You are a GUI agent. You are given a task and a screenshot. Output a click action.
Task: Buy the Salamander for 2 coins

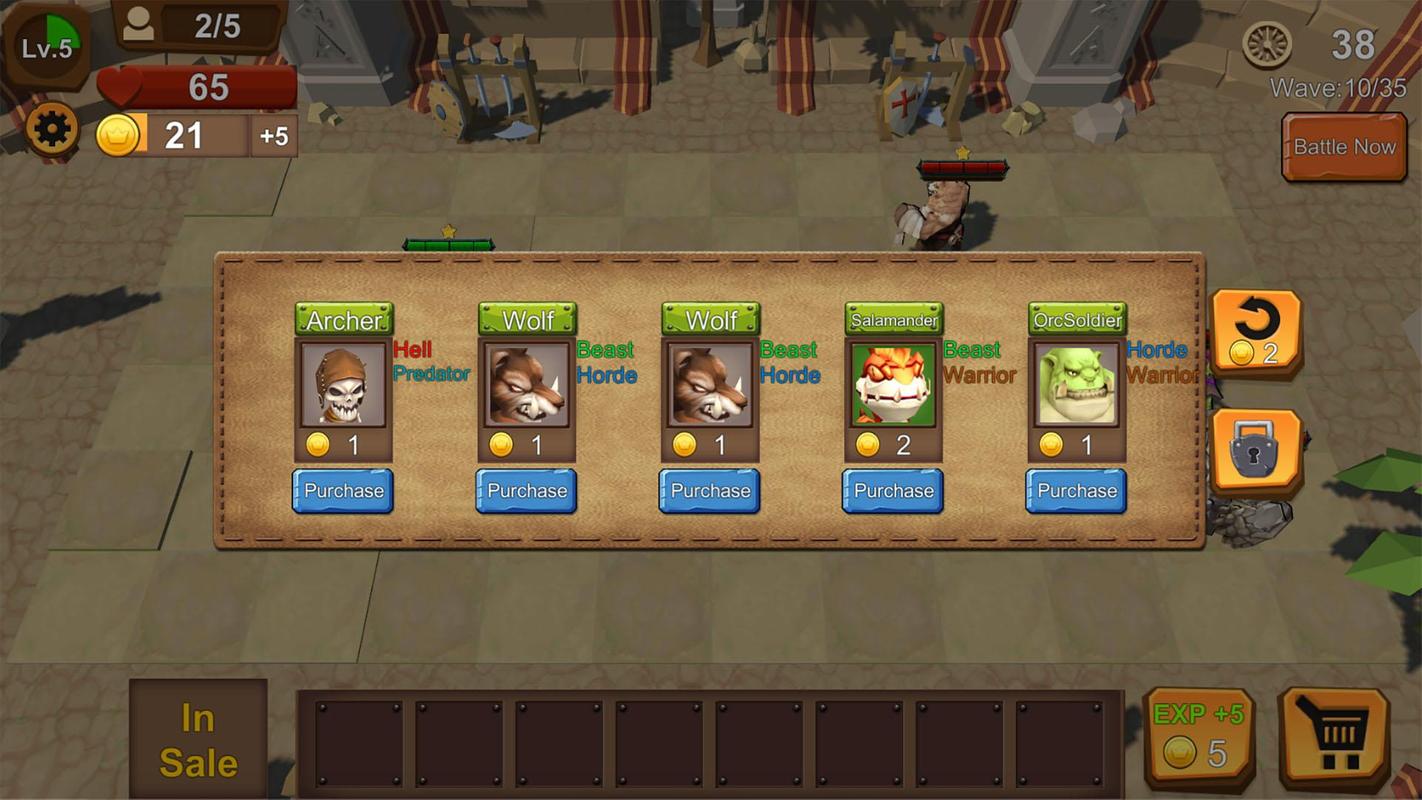[x=892, y=491]
